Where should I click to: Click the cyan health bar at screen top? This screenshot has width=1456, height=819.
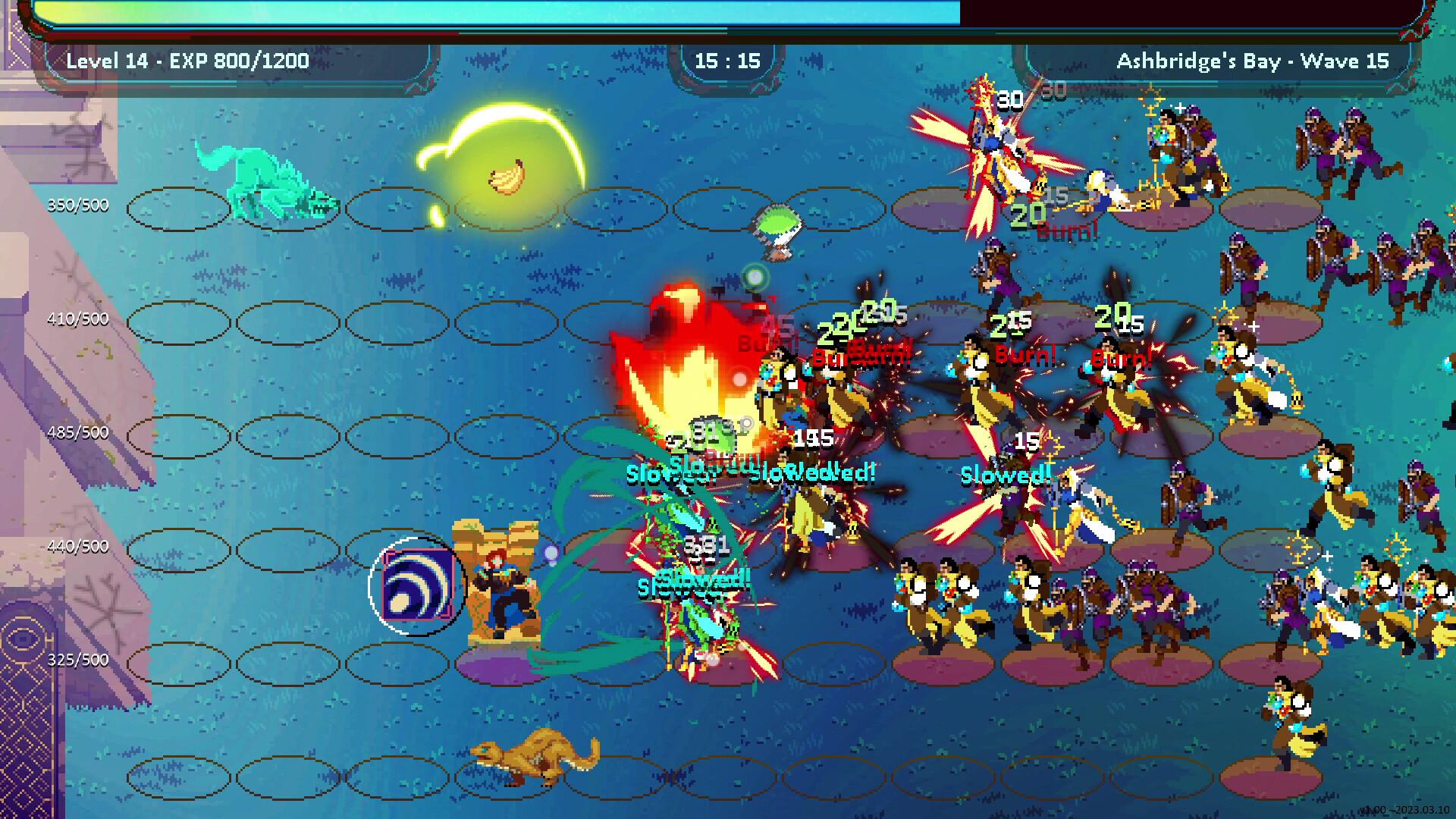[x=500, y=14]
